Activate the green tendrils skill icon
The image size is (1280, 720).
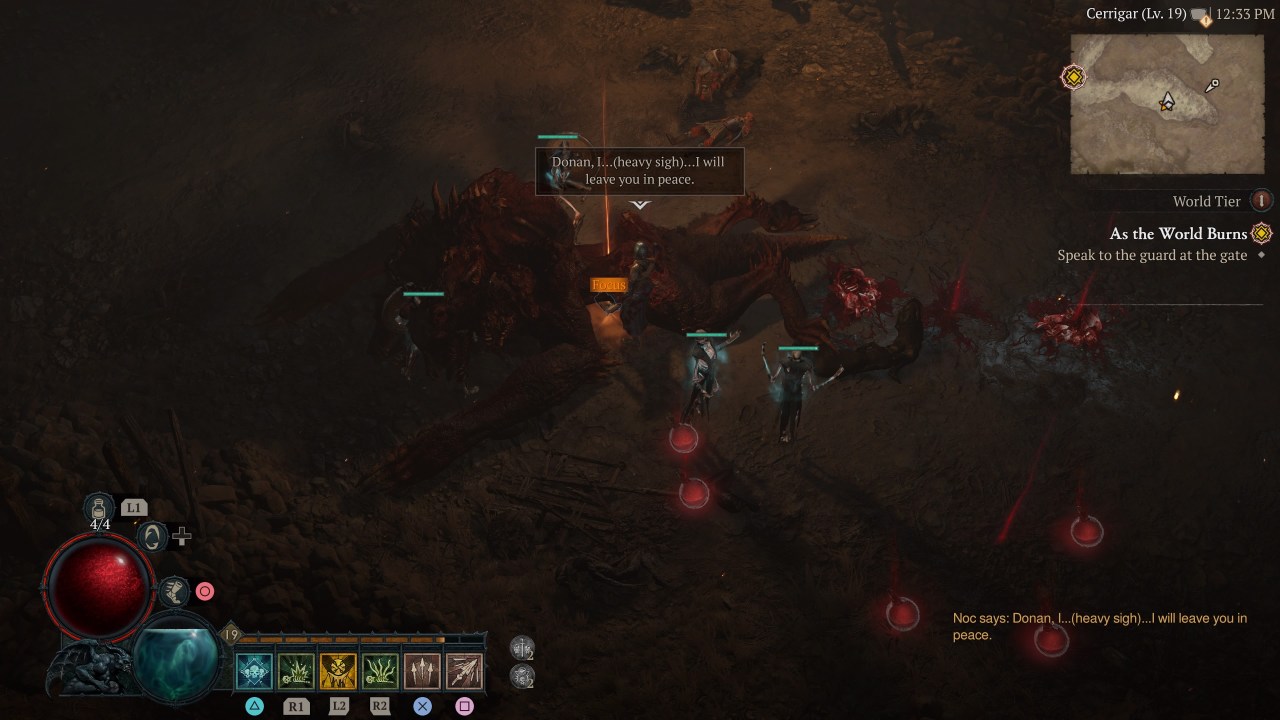click(x=380, y=671)
